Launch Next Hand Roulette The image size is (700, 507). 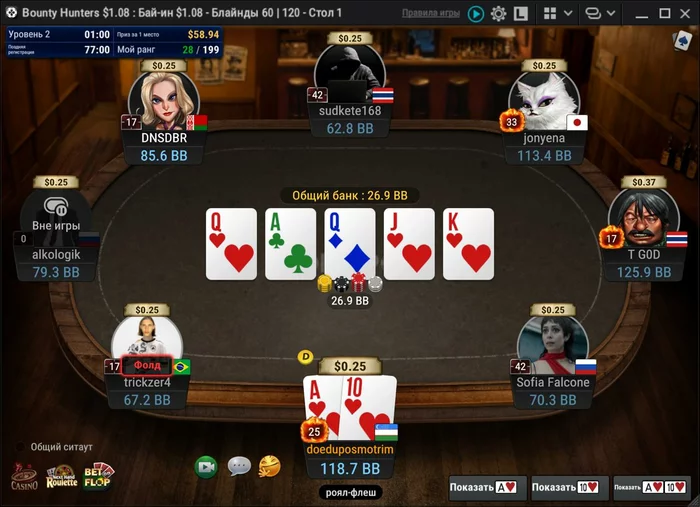pyautogui.click(x=61, y=476)
